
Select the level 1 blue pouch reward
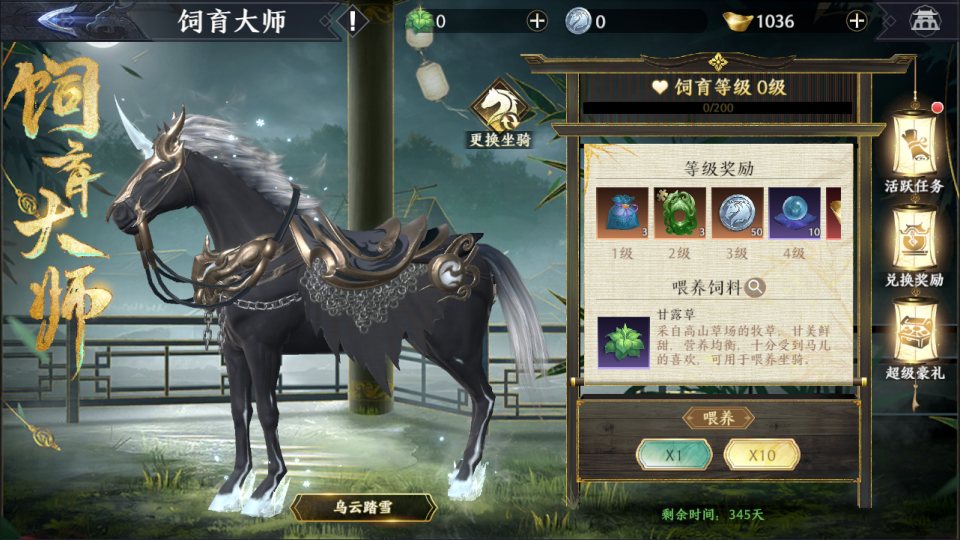621,213
